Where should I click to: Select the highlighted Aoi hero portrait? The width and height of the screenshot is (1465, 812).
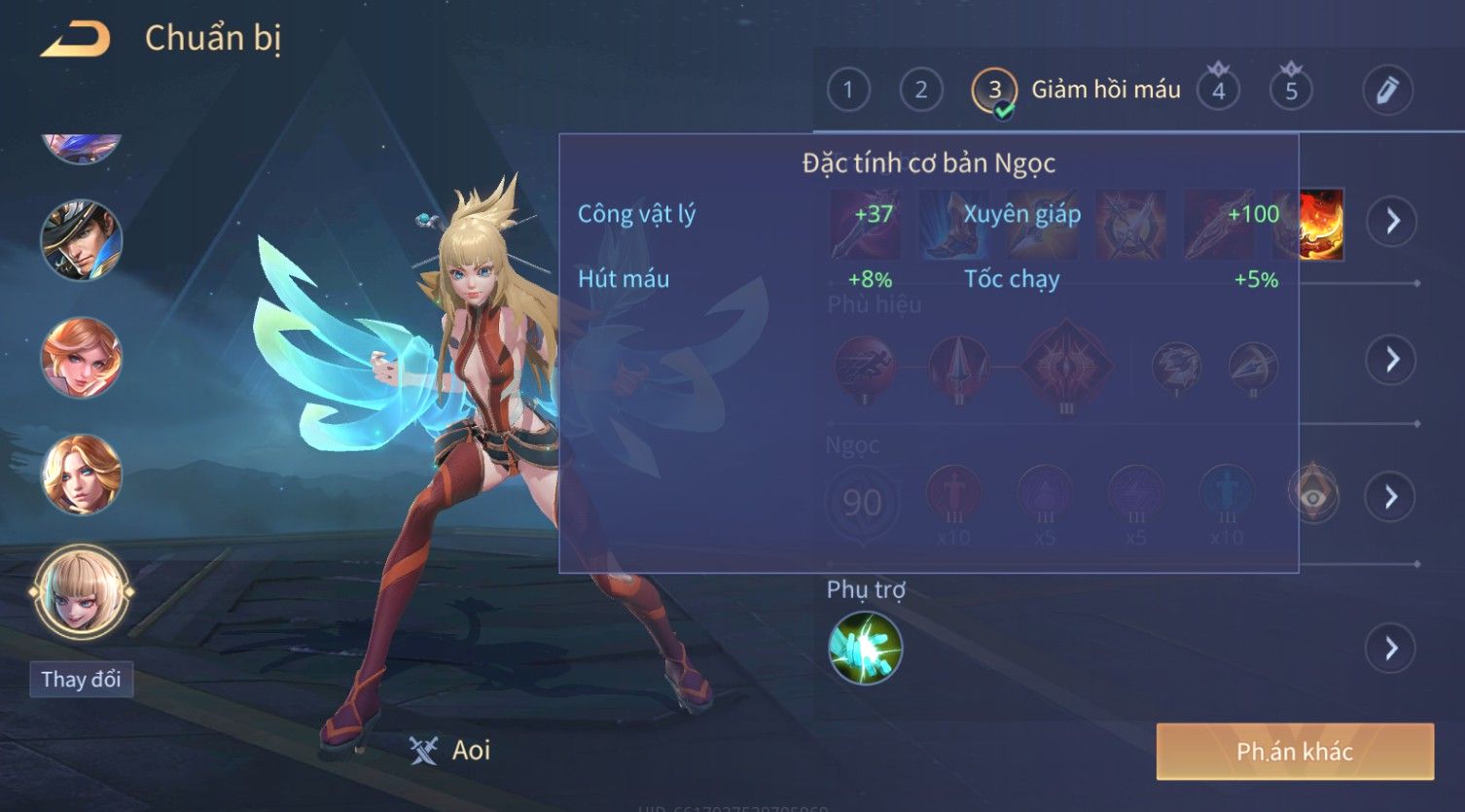pyautogui.click(x=81, y=591)
